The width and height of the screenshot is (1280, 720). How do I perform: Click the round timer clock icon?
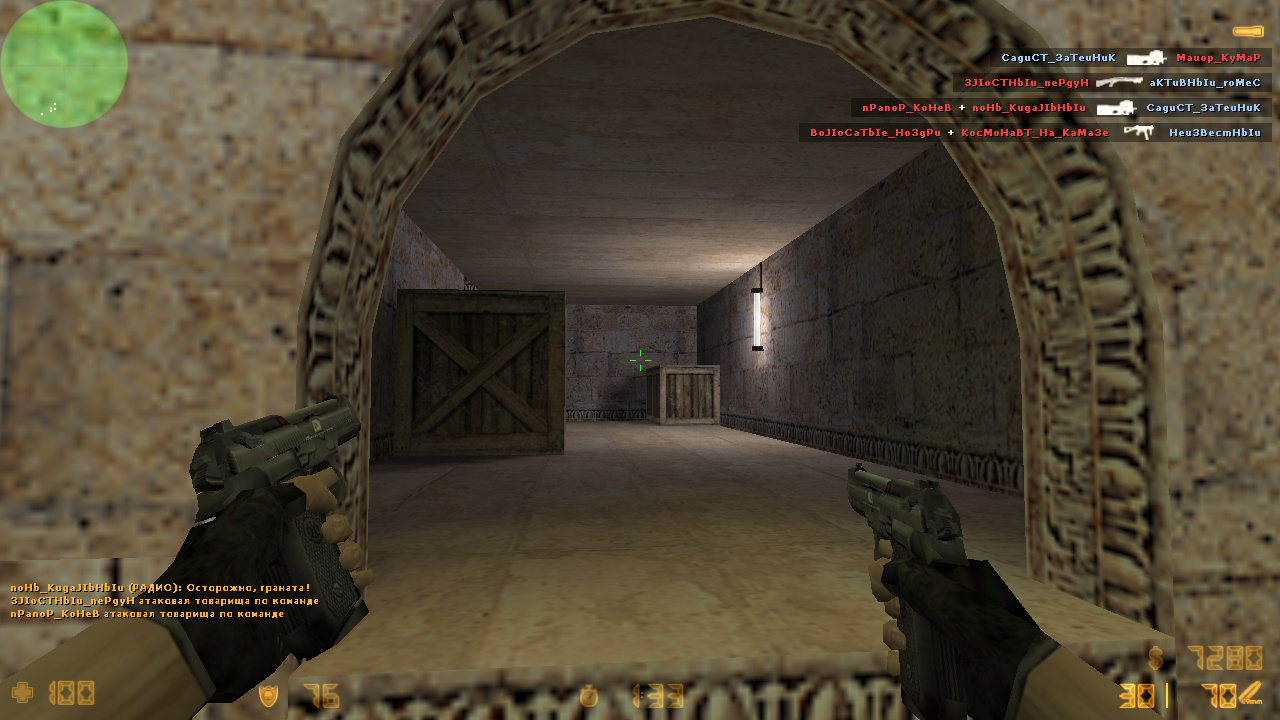pyautogui.click(x=589, y=695)
